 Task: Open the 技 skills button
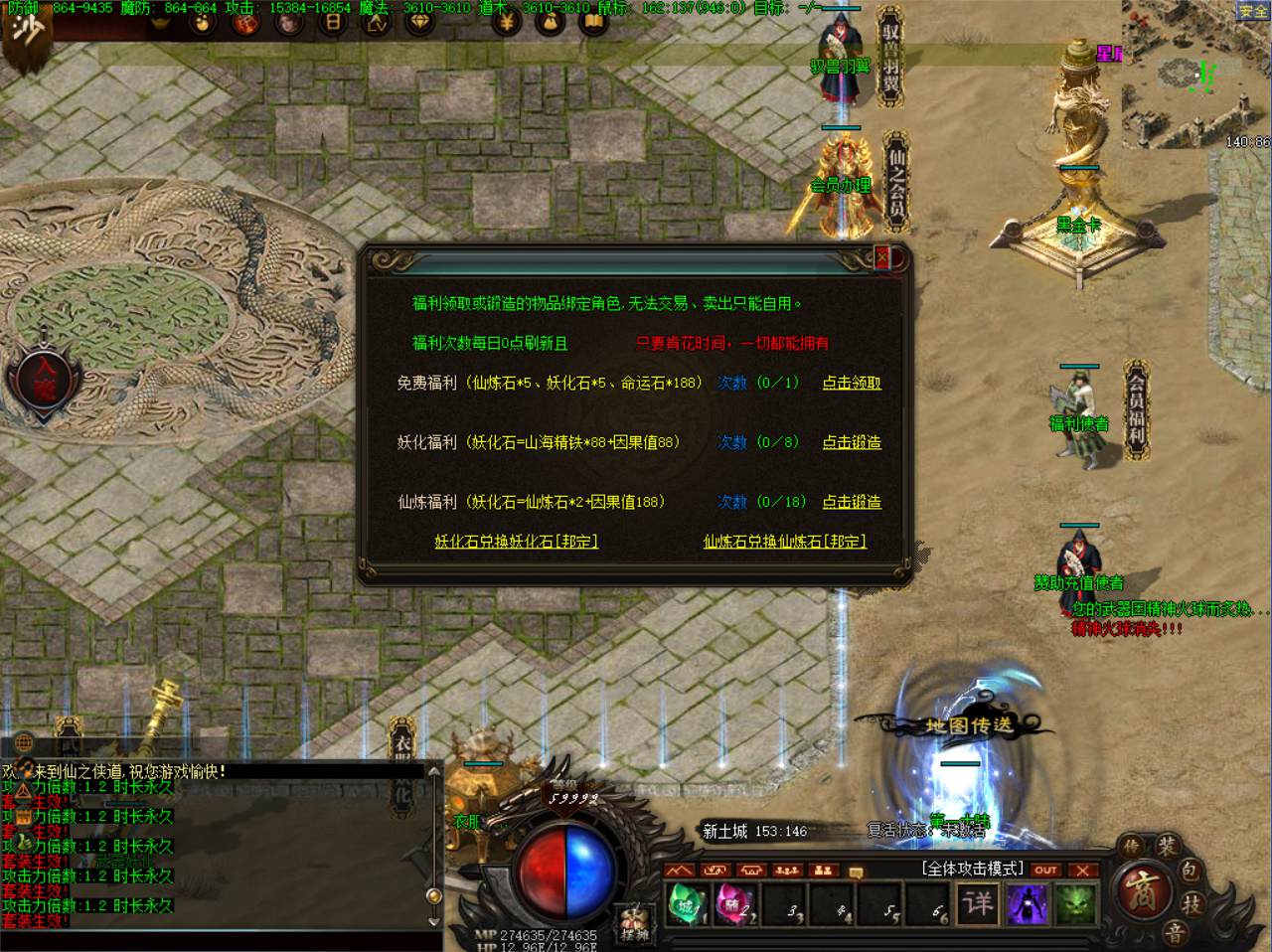[1191, 903]
